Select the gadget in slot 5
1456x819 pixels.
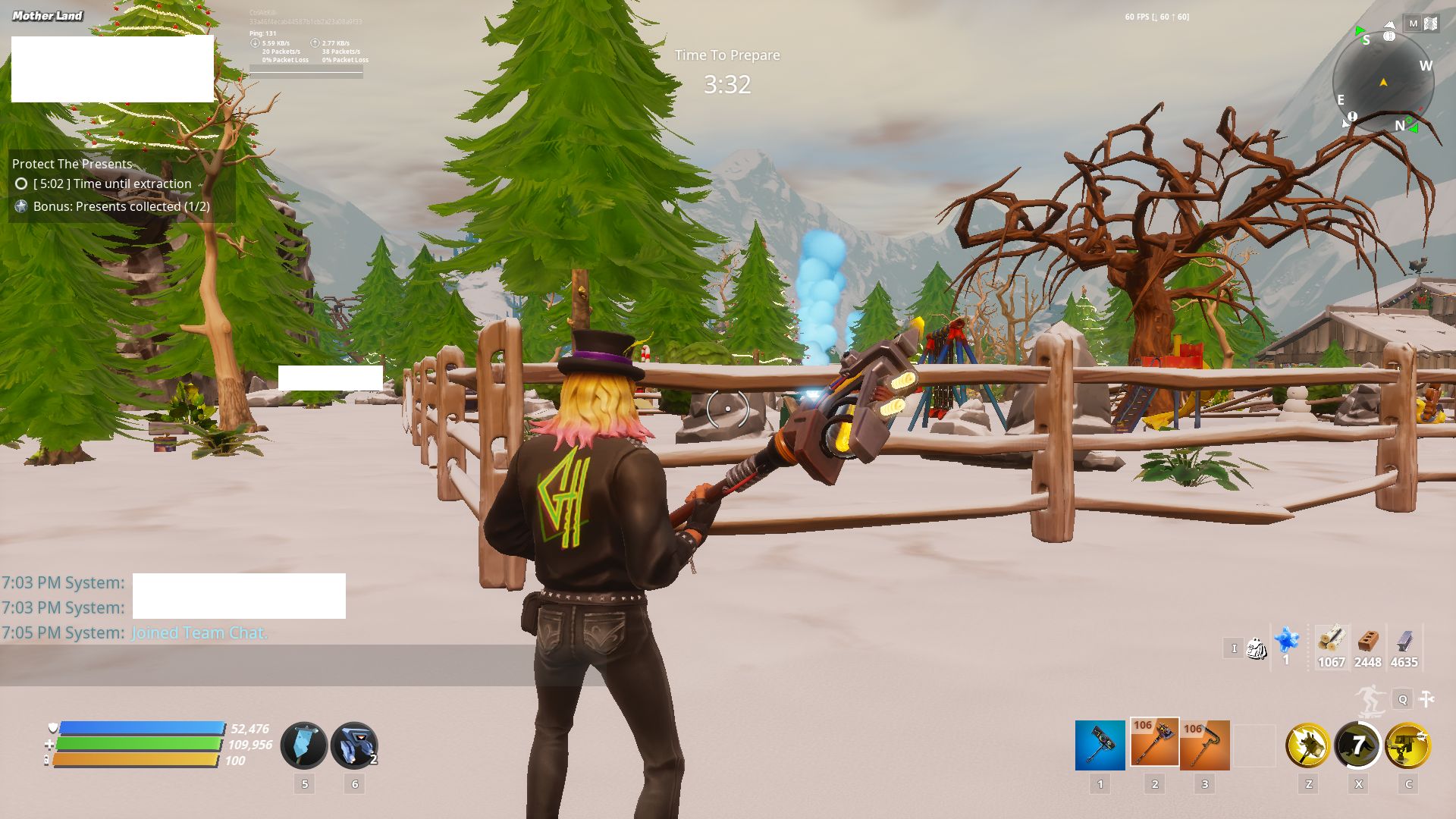tap(304, 745)
